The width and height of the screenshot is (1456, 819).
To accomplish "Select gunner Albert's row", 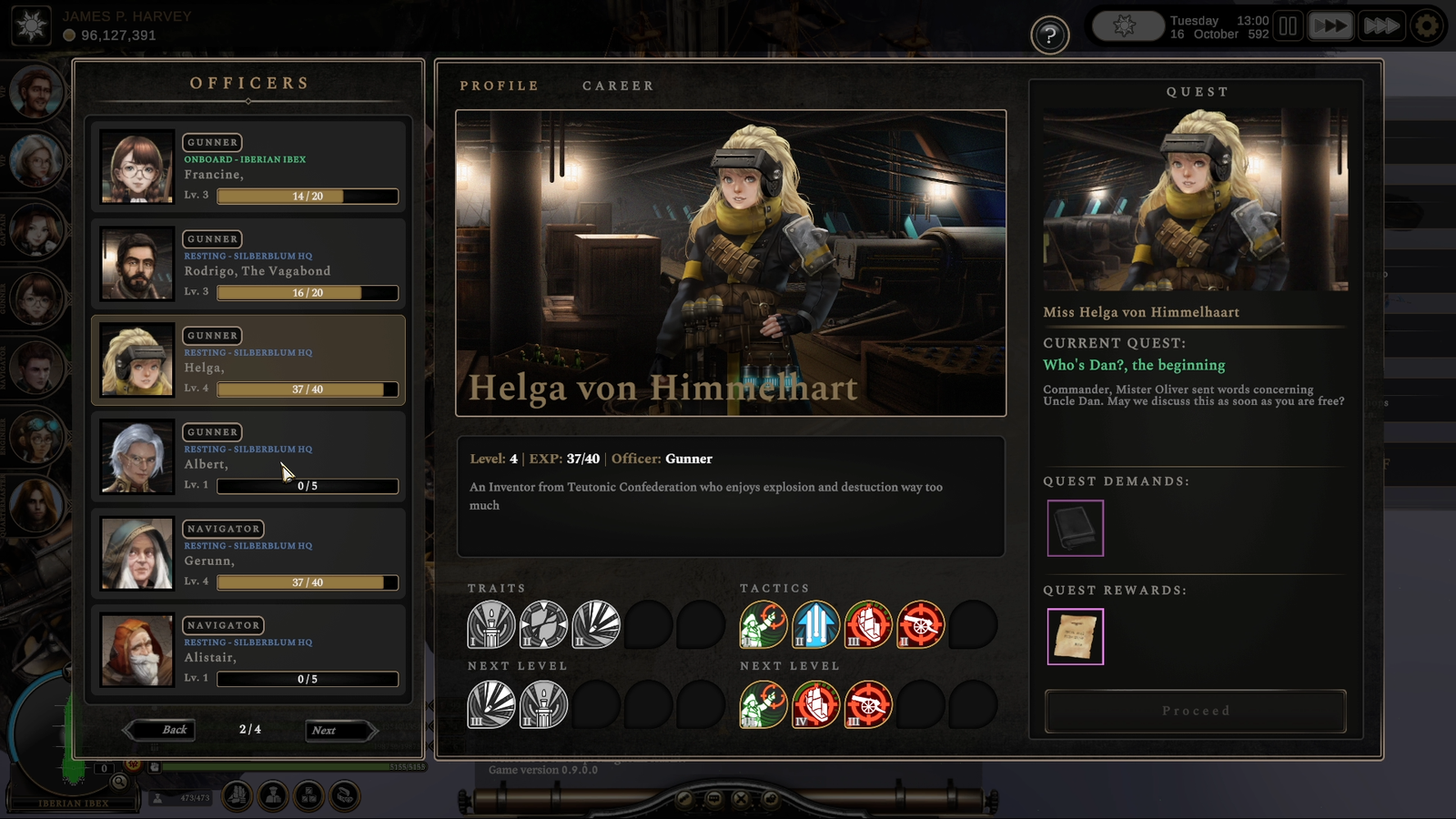I will pyautogui.click(x=248, y=457).
